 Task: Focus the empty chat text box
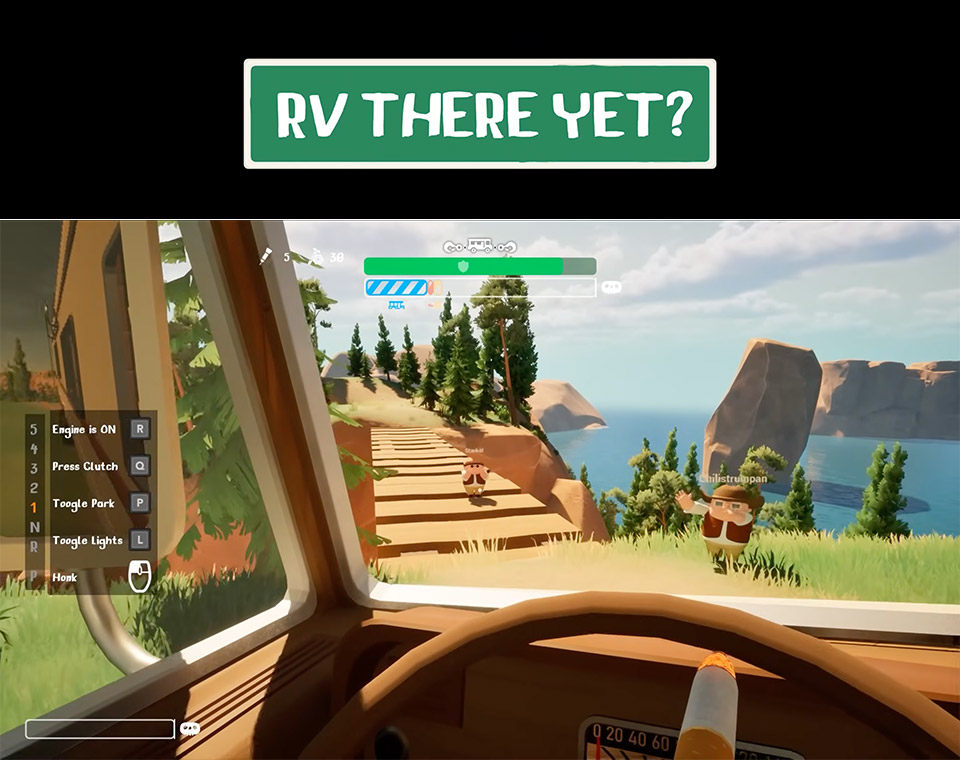[x=100, y=729]
